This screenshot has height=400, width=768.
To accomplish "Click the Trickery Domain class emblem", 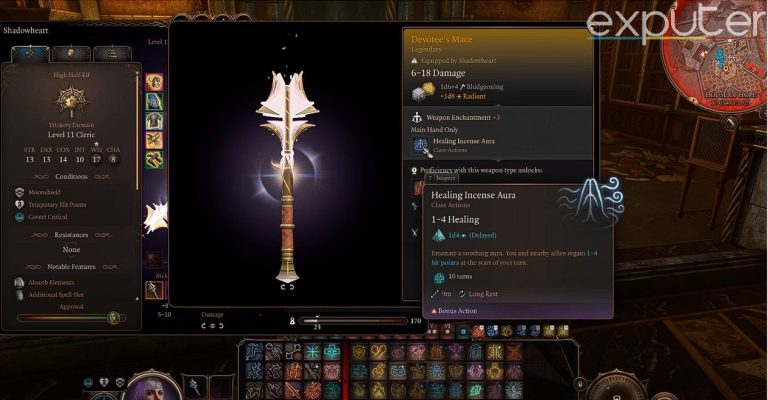I will point(72,98).
